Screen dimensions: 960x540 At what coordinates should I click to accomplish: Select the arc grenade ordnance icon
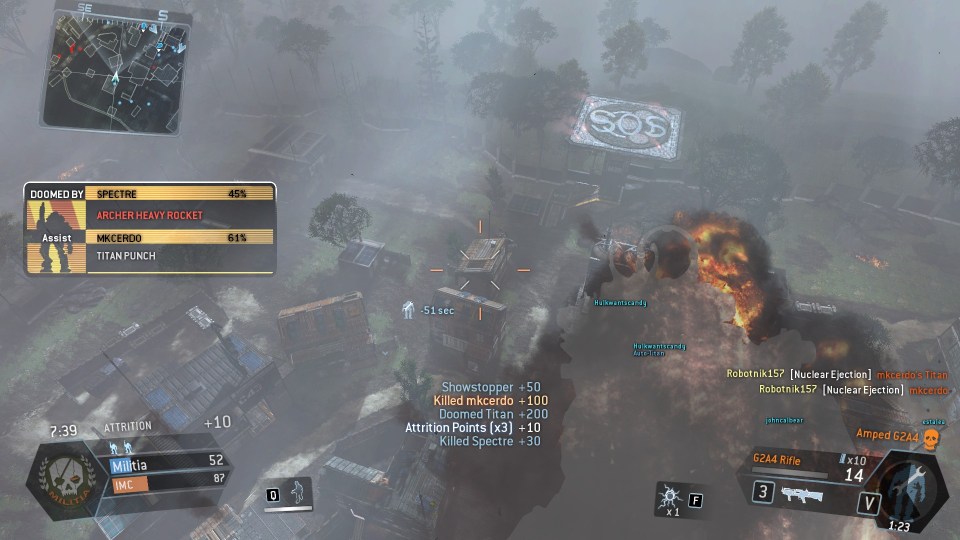point(667,495)
